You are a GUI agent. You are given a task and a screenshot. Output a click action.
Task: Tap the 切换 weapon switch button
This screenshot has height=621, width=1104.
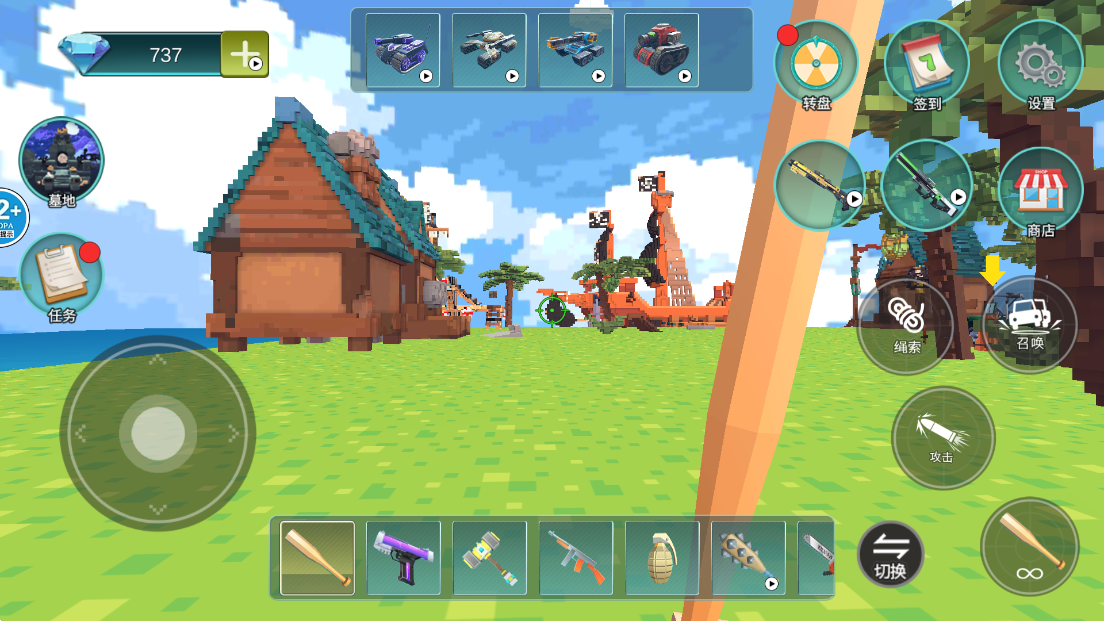point(890,553)
